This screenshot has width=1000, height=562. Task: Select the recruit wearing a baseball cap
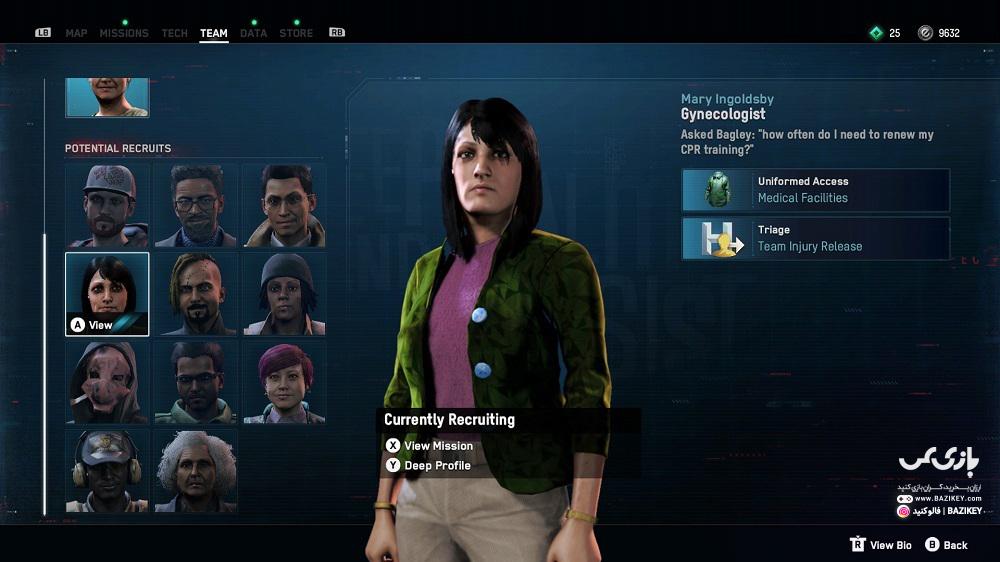108,205
